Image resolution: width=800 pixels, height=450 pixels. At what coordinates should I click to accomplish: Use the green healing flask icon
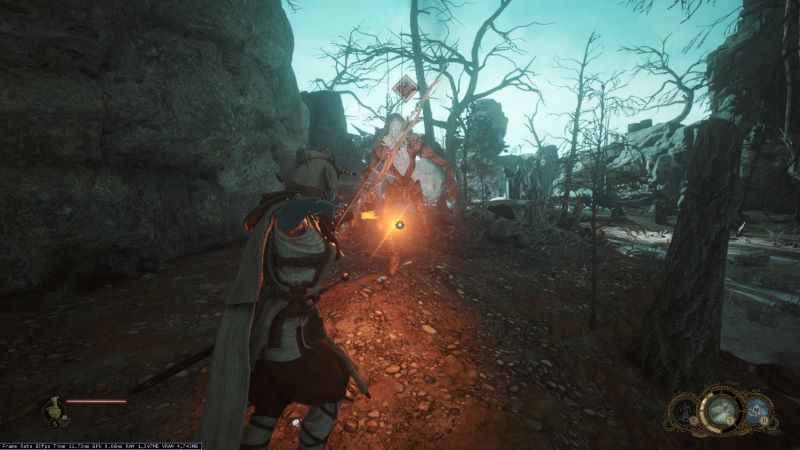[x=52, y=406]
